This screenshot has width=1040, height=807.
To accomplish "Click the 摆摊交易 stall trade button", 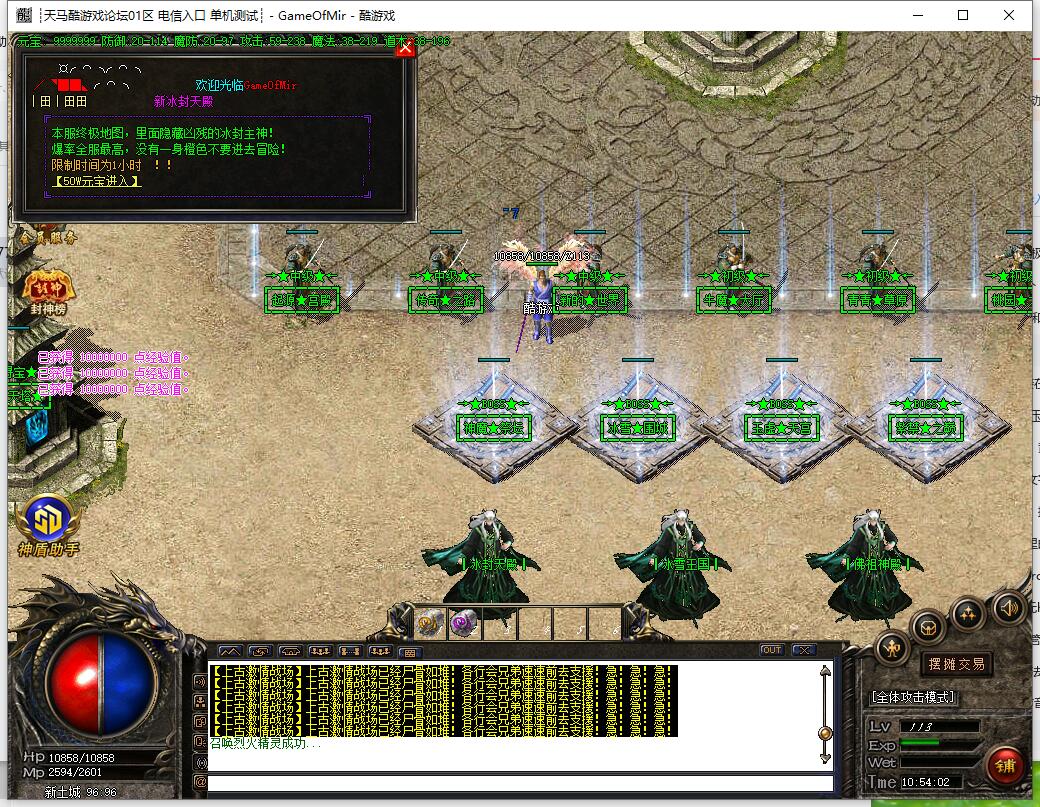I will coord(957,663).
